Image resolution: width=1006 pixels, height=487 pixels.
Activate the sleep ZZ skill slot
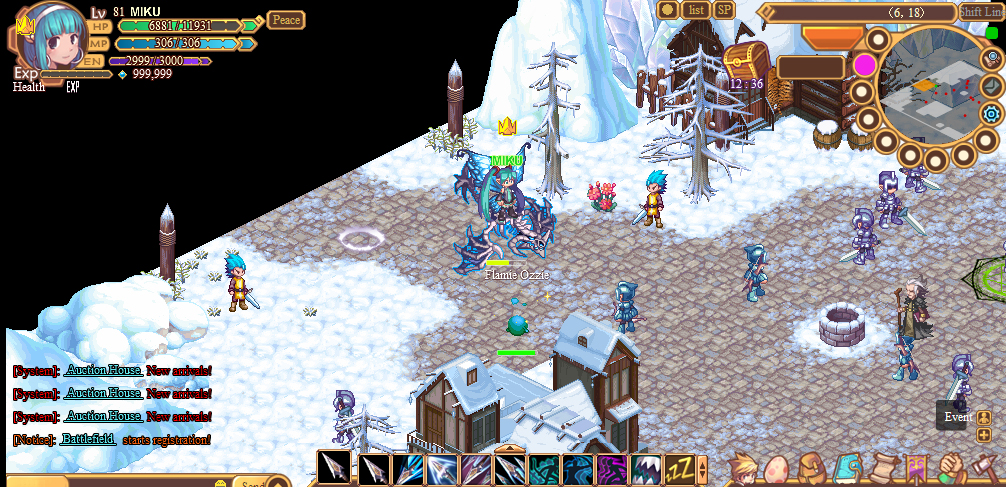[680, 468]
